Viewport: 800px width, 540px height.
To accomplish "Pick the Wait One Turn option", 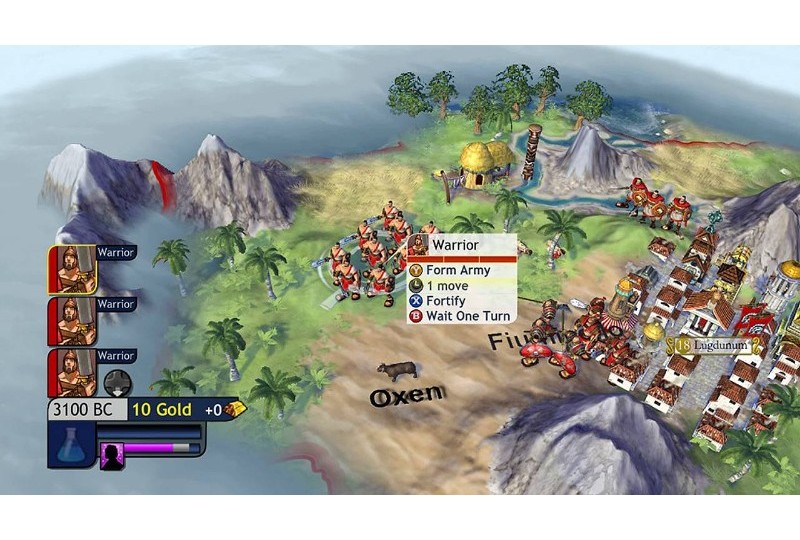I will coord(460,316).
